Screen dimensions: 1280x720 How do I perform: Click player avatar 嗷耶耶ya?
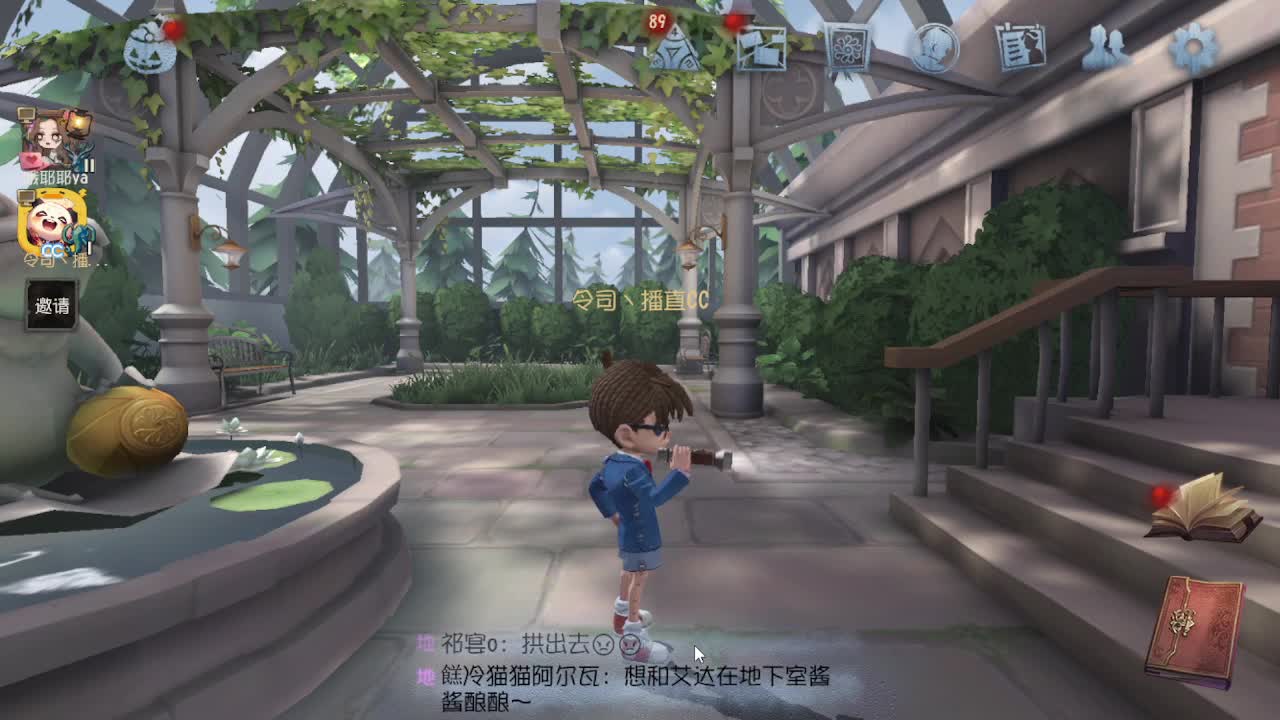48,135
